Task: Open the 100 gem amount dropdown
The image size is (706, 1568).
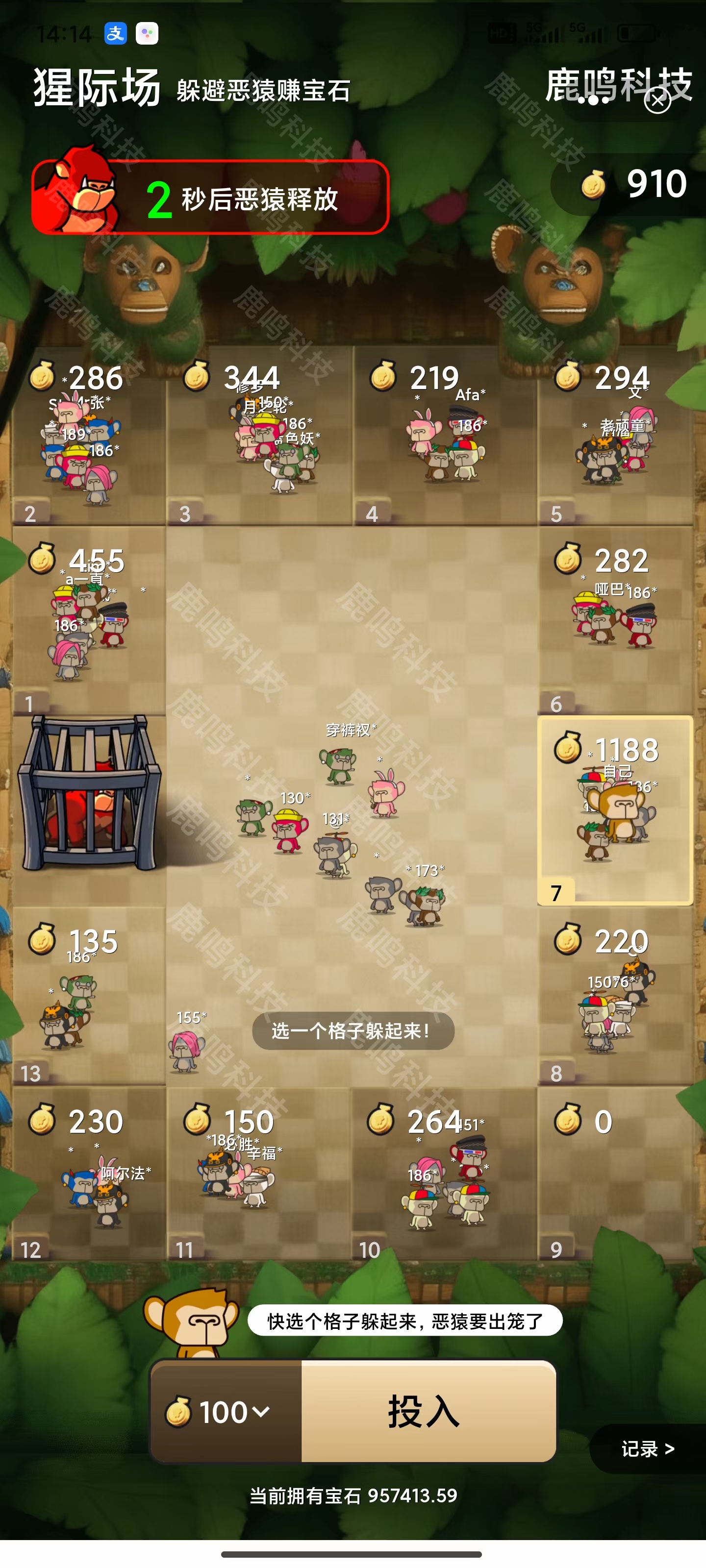Action: point(226,1412)
